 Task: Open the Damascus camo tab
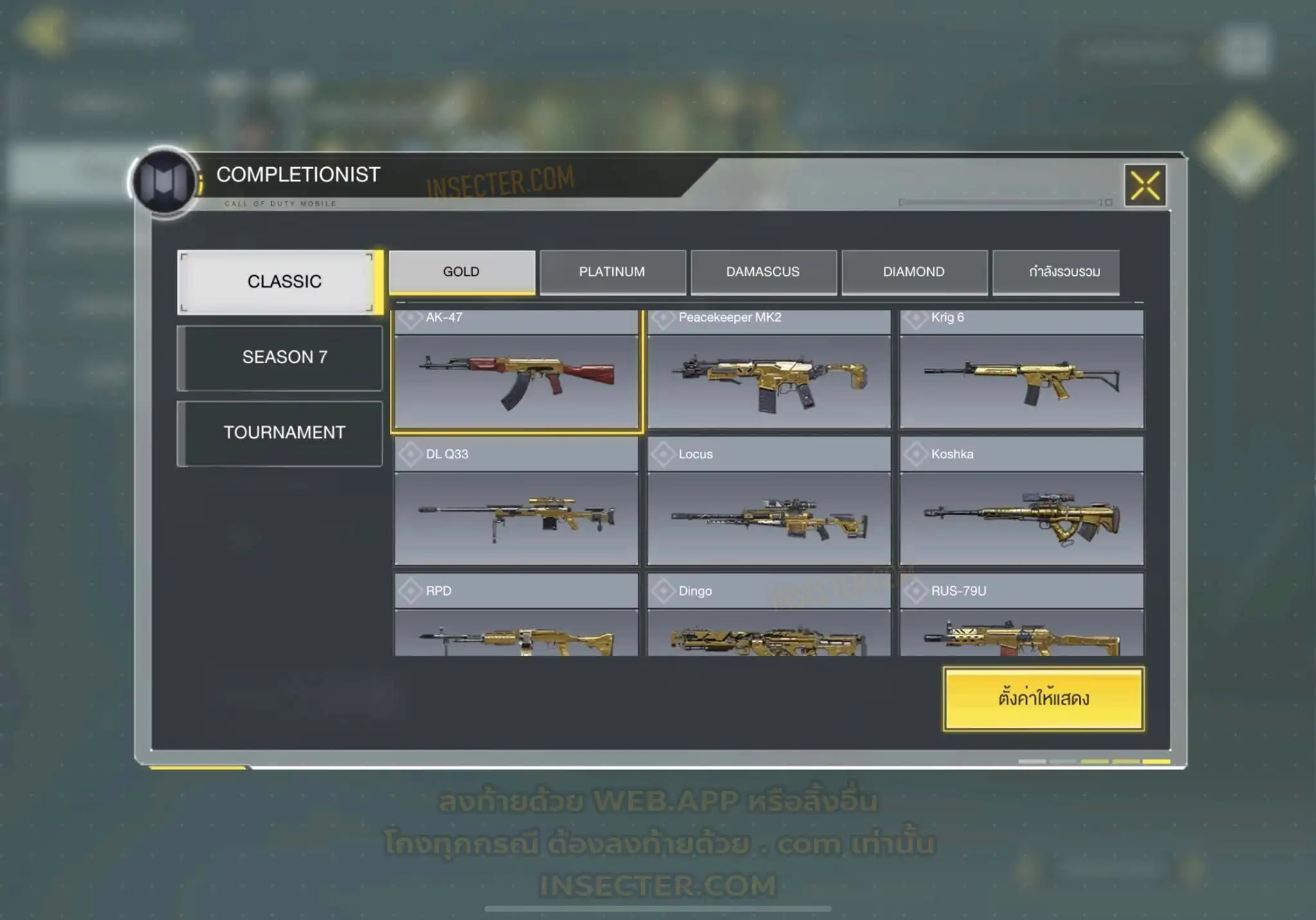(x=763, y=272)
